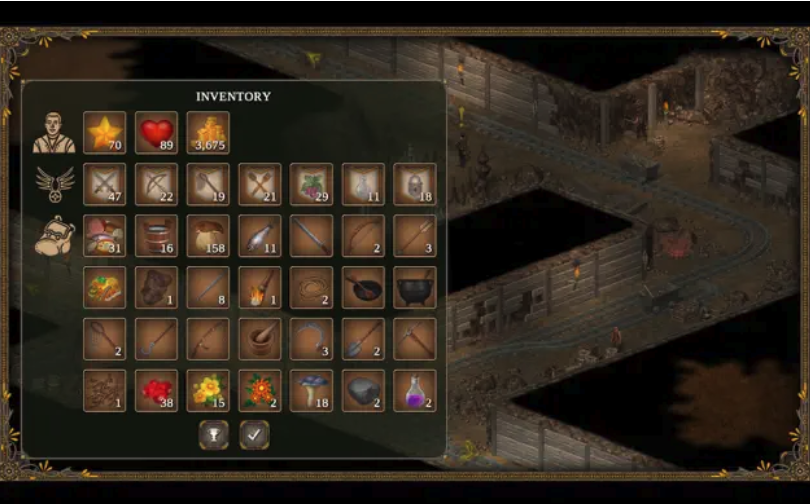Switch to the winged emblem tab
810x504 pixels.
[53, 184]
